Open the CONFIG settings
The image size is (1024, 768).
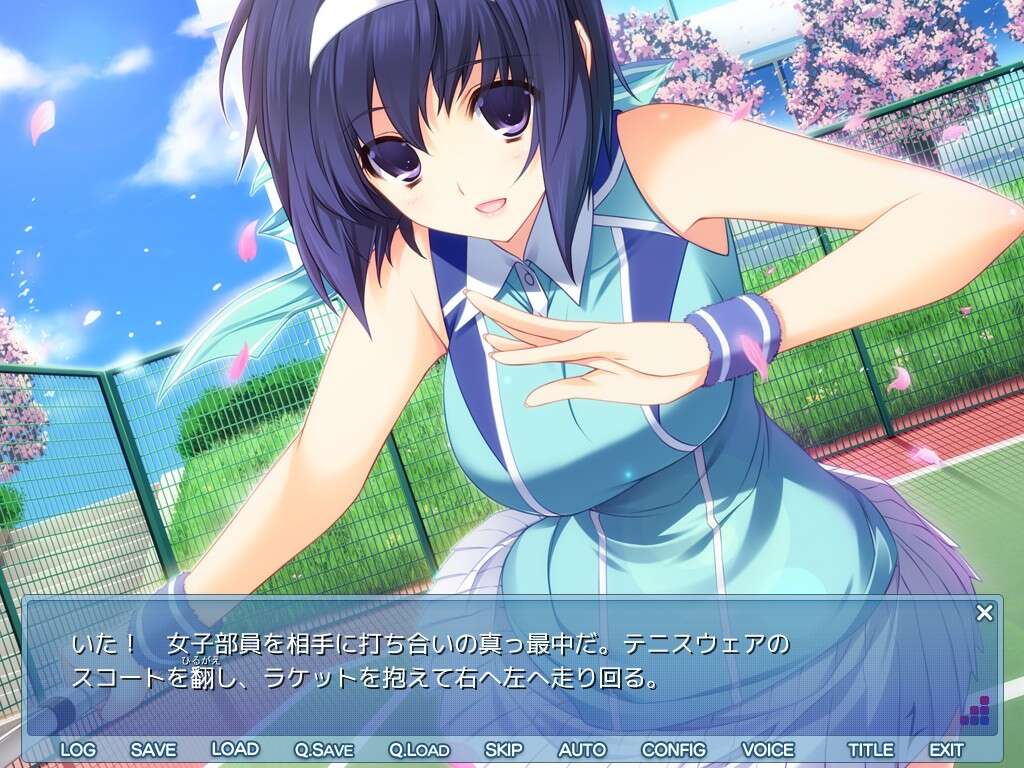tap(673, 749)
